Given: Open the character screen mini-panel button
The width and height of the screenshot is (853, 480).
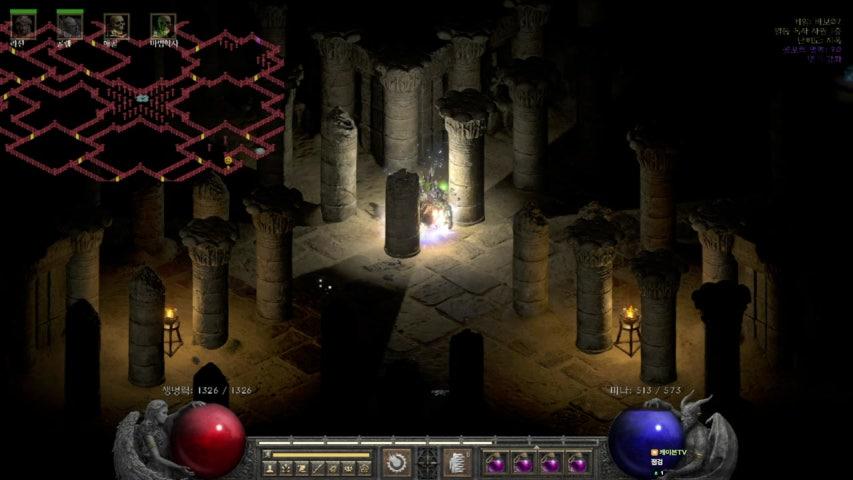Looking at the screenshot, I should click(x=270, y=467).
